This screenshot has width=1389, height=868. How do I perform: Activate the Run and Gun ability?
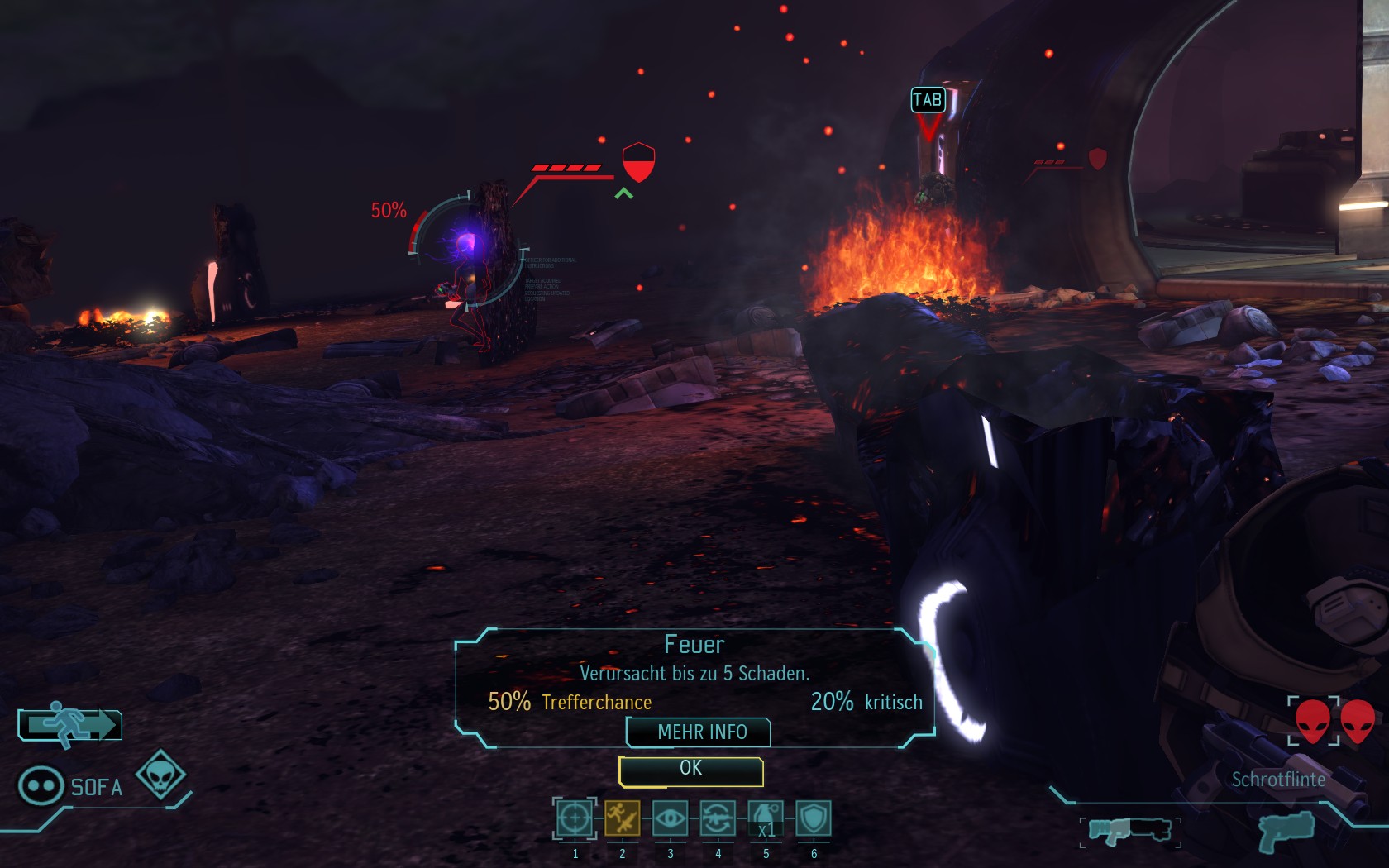[622, 818]
